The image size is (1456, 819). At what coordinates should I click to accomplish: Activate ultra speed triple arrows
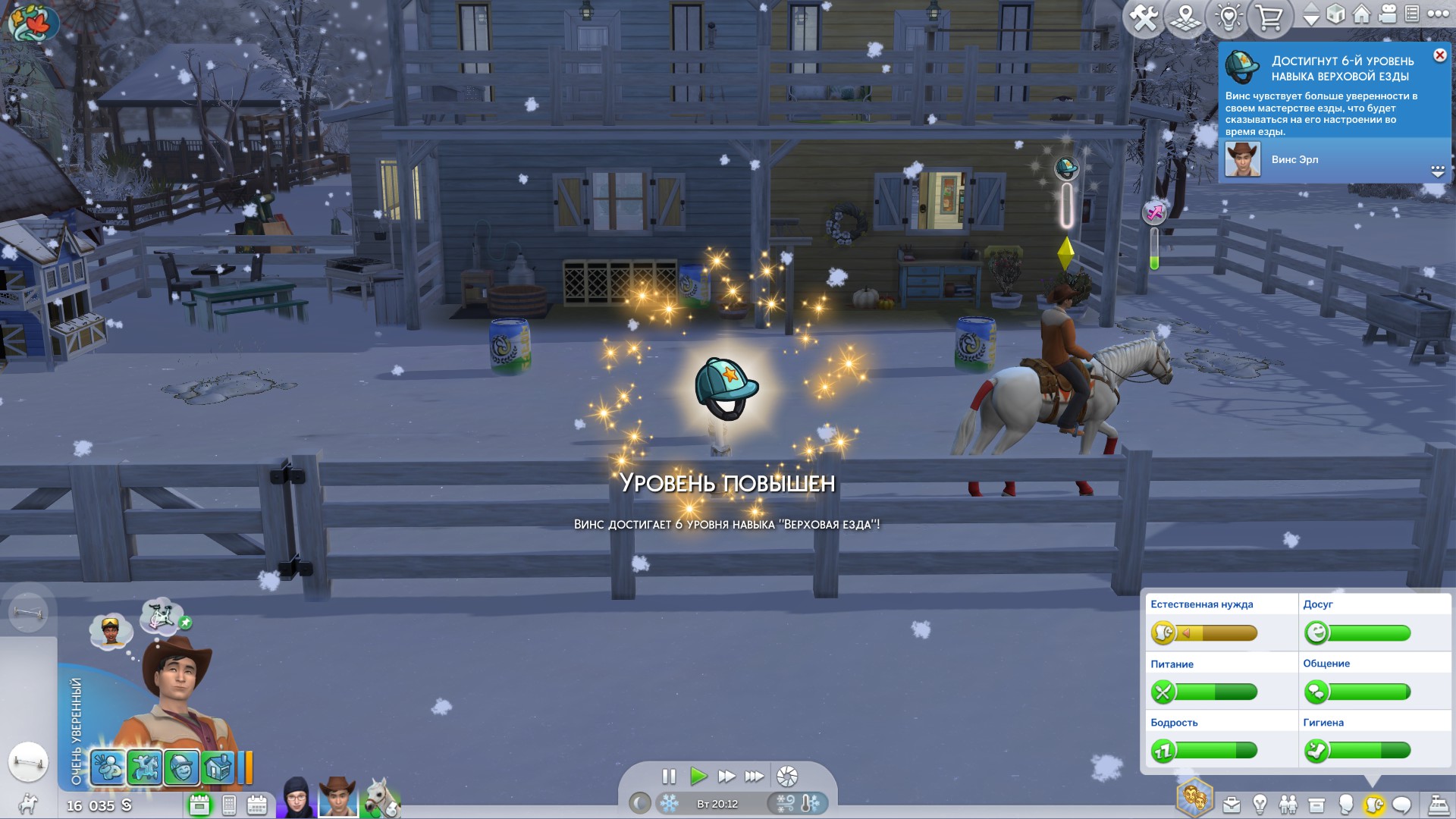pyautogui.click(x=754, y=776)
